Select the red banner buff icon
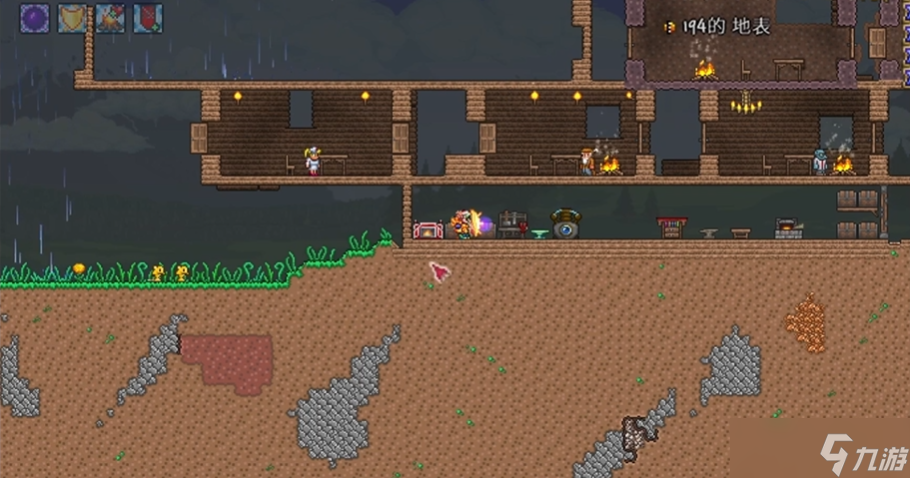The image size is (910, 478). (148, 18)
